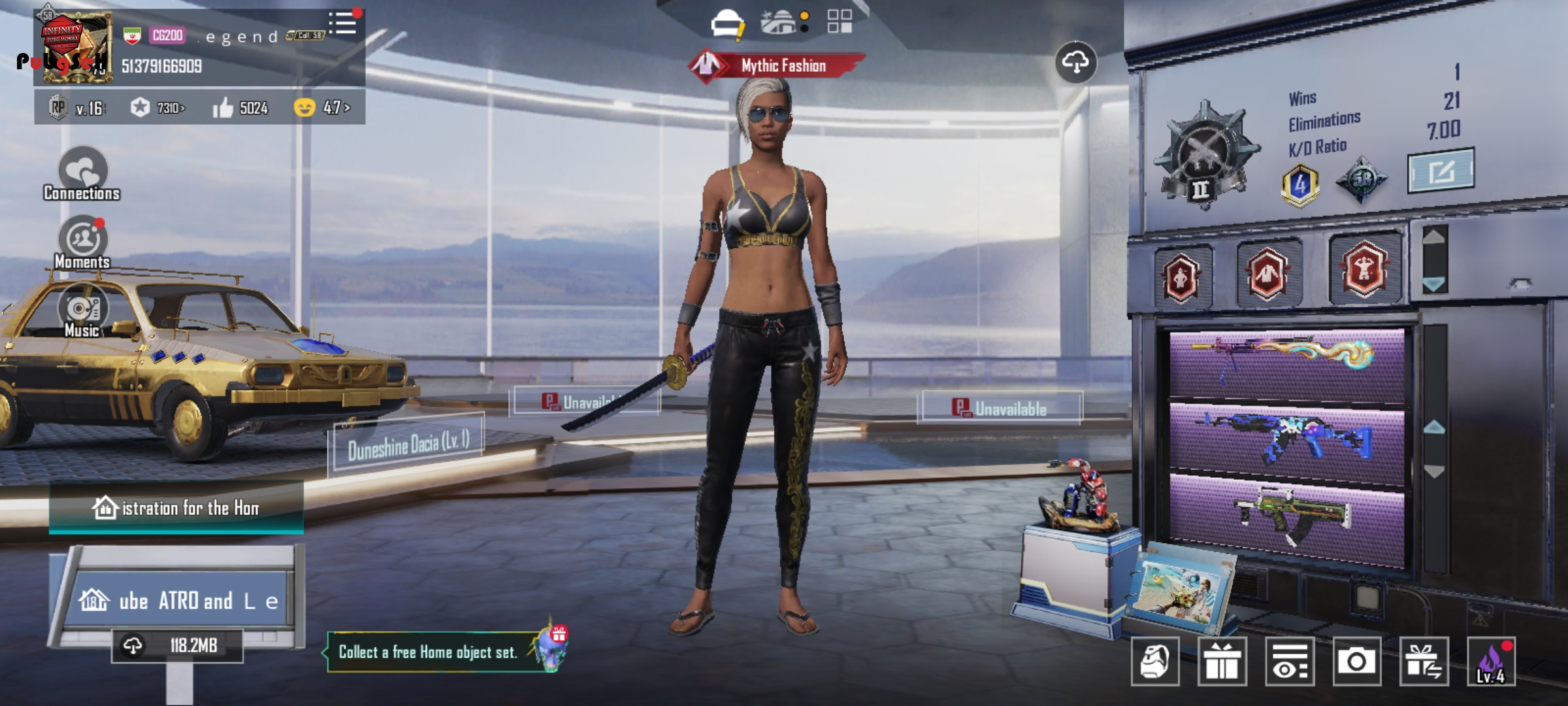Viewport: 1568px width, 706px height.
Task: Open the Connections panel
Action: click(82, 174)
